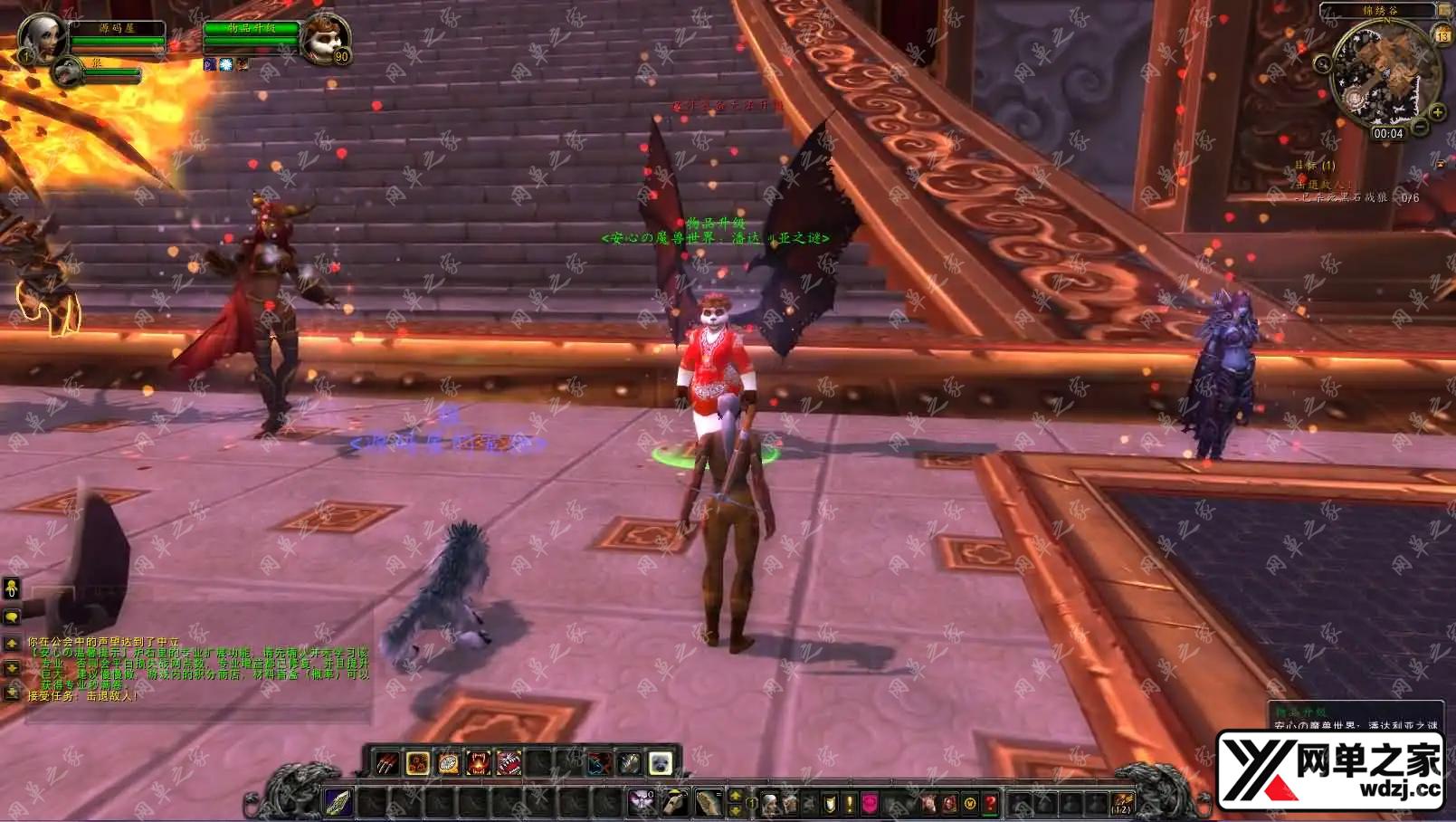Collapse the quest objective tracker
Screen dimensions: 1456x822
1441,164
